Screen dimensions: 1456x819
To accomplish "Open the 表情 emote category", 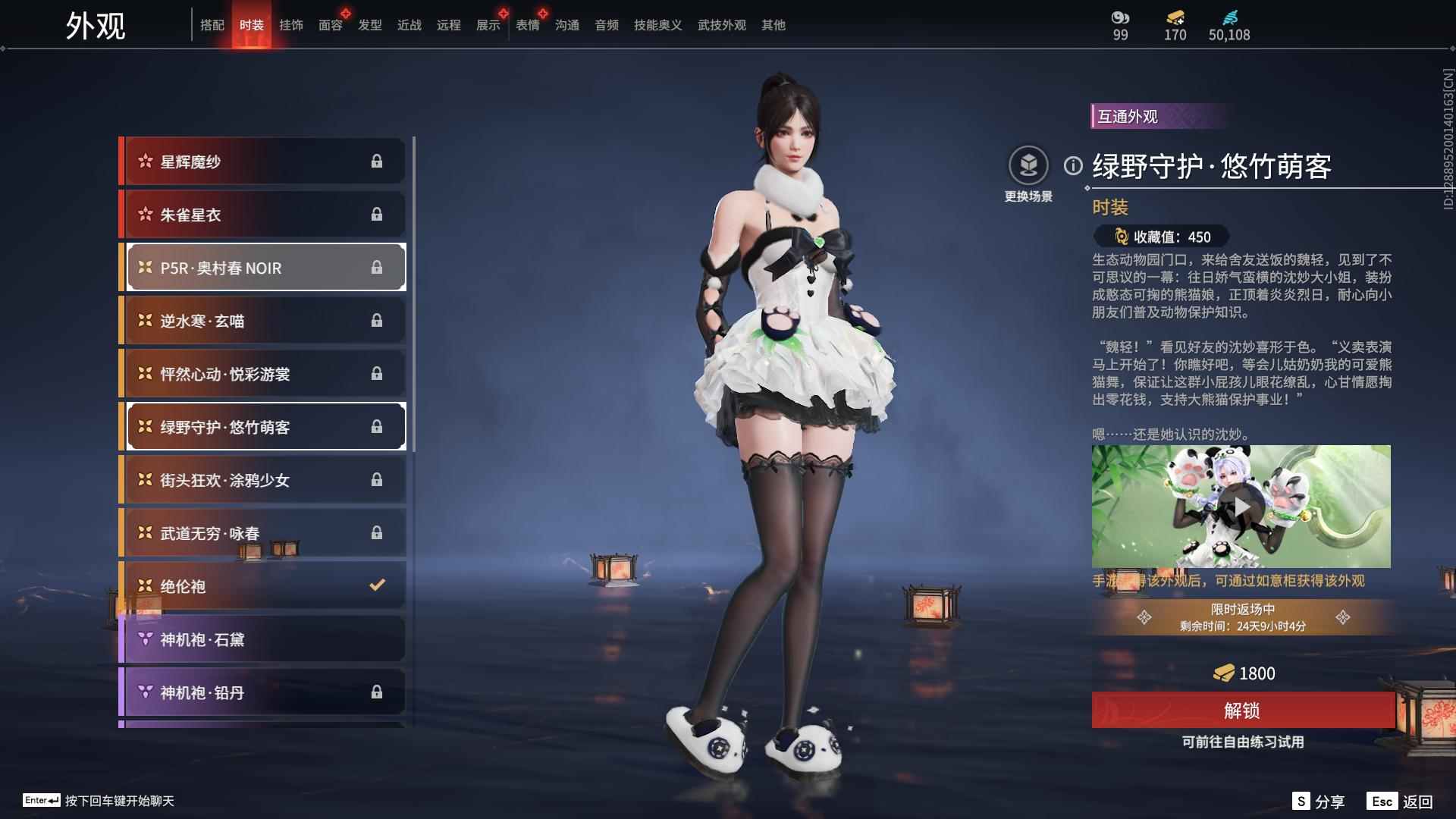I will (x=528, y=24).
